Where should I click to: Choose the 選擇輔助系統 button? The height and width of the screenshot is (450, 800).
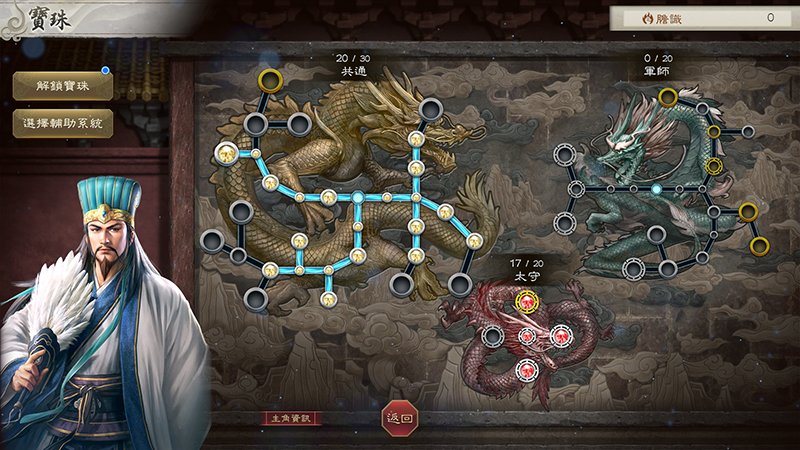[62, 123]
